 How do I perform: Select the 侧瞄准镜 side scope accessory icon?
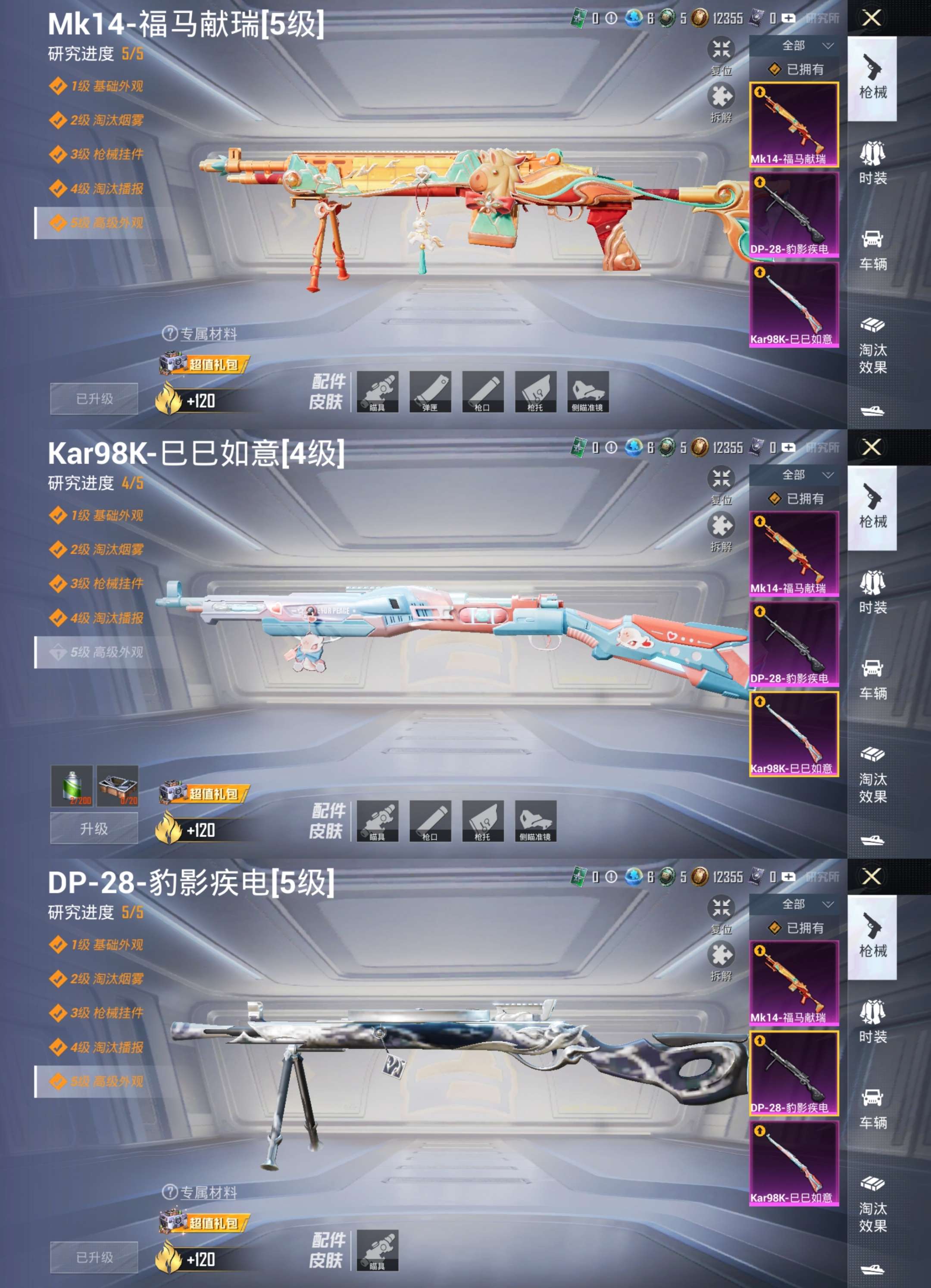coord(587,392)
